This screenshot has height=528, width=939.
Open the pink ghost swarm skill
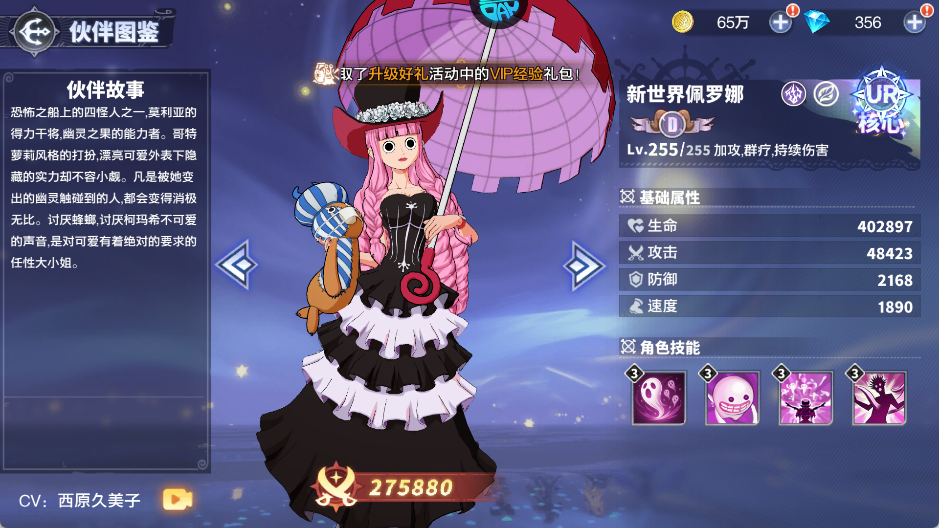click(x=658, y=398)
